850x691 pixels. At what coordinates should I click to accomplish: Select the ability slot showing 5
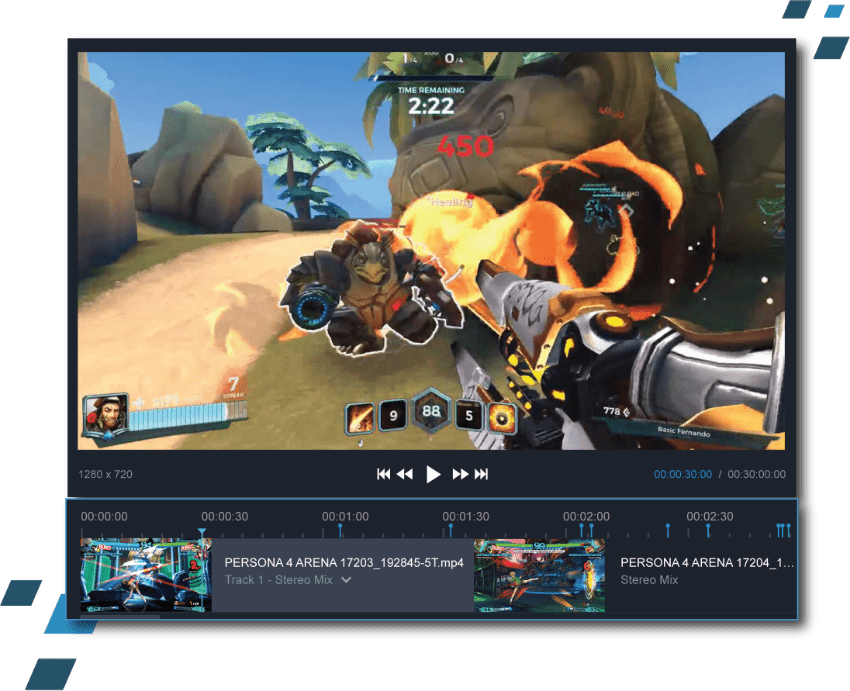pyautogui.click(x=469, y=416)
